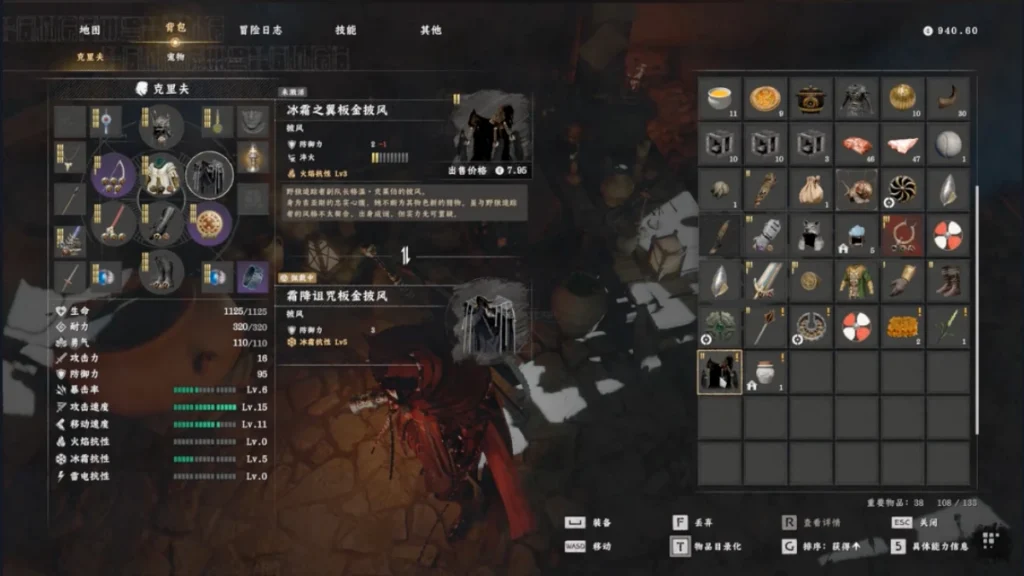This screenshot has height=576, width=1024.
Task: Select the equipped round golden shield slot
Action: [x=209, y=222]
